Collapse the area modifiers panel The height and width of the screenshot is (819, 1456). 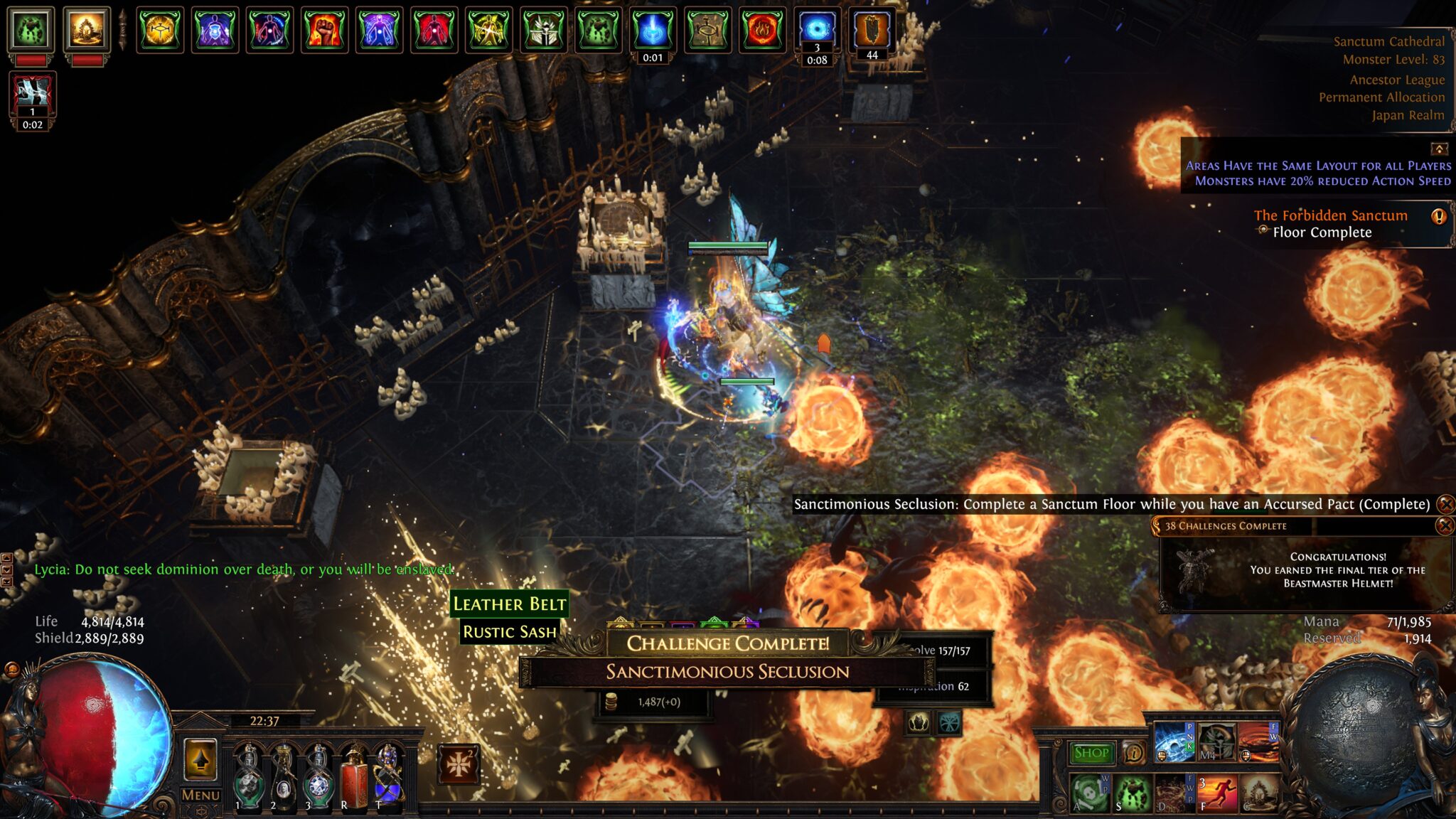coord(1439,149)
